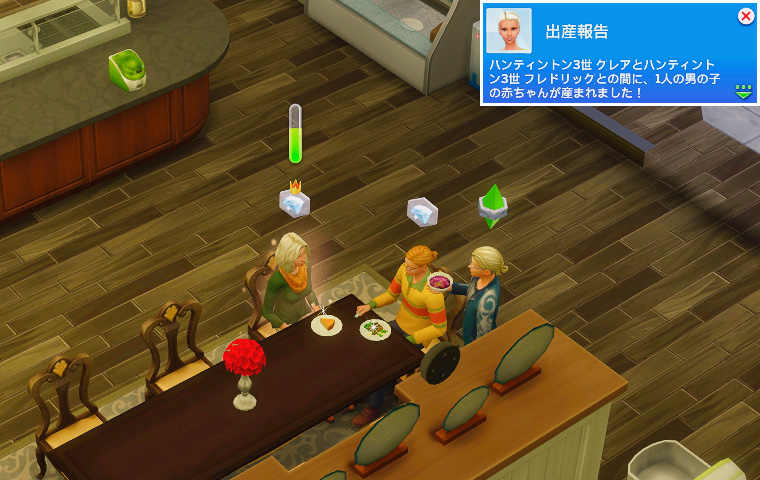Click the Sim portrait in the notification
This screenshot has width=760, height=480.
pyautogui.click(x=508, y=31)
